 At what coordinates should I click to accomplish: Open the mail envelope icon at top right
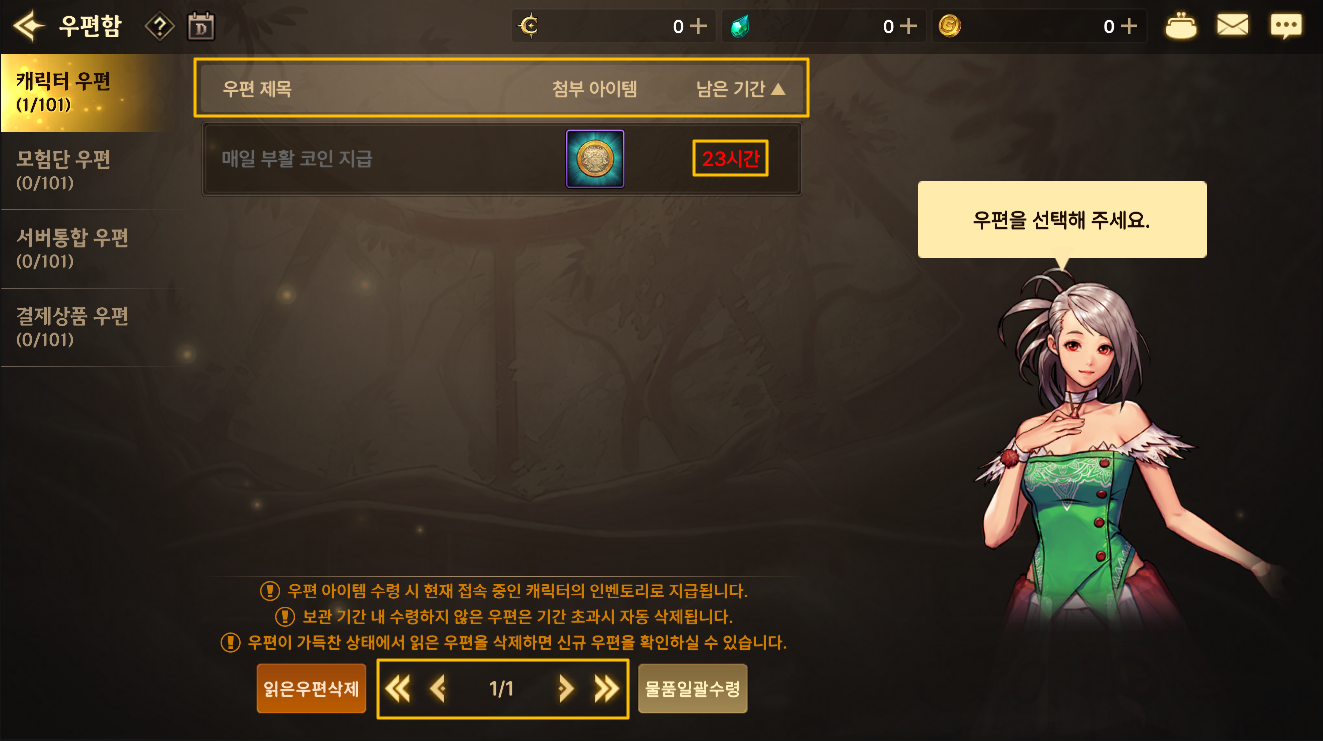(x=1233, y=25)
